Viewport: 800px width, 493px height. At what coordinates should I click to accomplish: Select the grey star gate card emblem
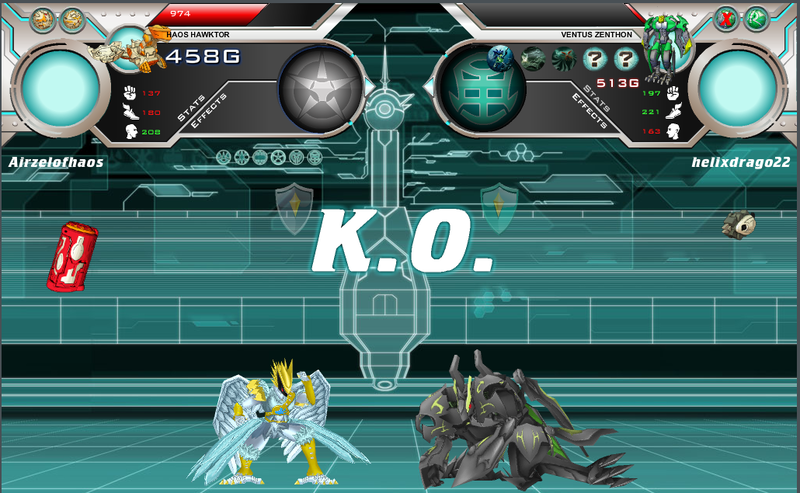[314, 89]
